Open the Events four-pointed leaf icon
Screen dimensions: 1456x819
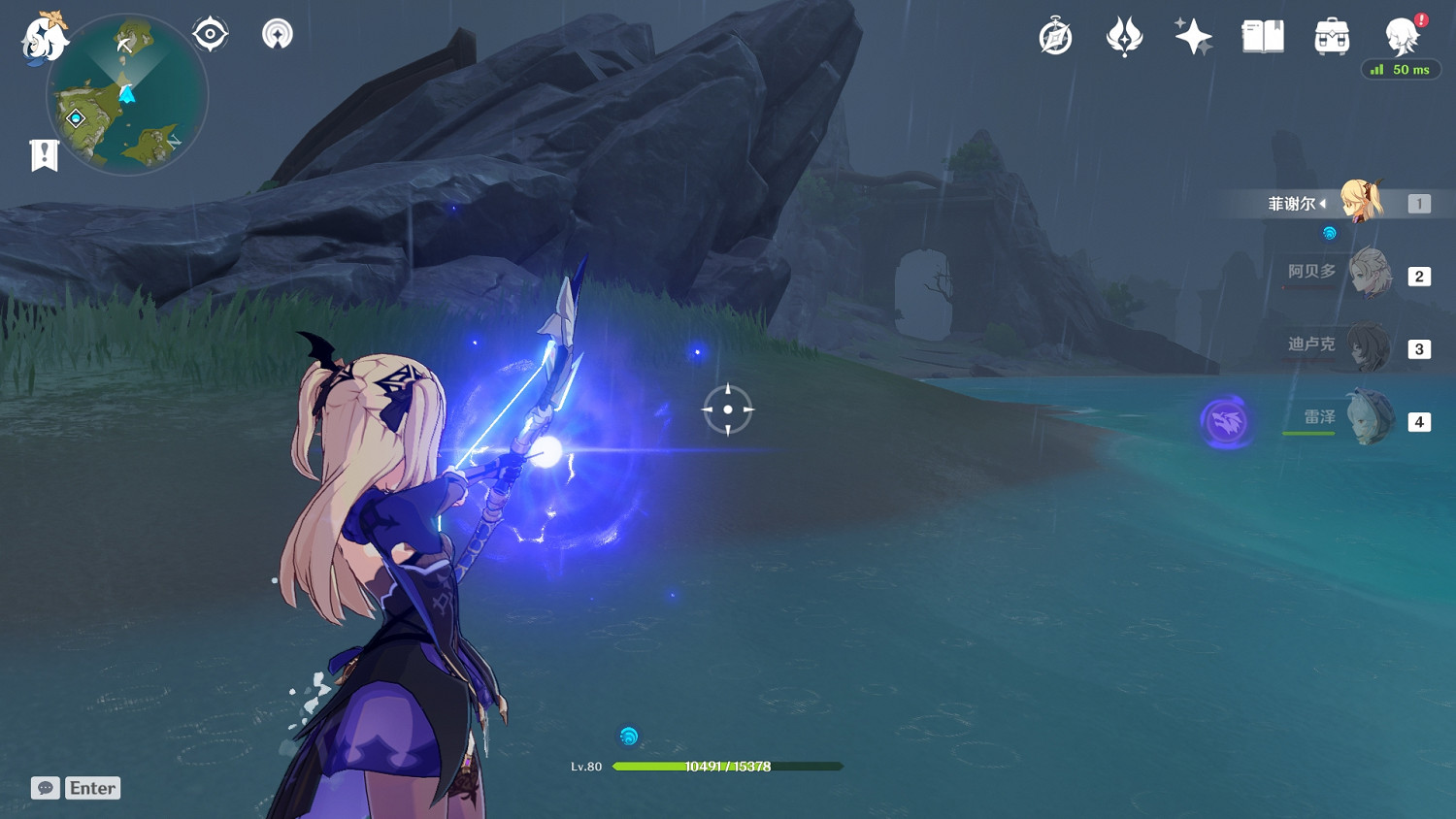pyautogui.click(x=1124, y=38)
